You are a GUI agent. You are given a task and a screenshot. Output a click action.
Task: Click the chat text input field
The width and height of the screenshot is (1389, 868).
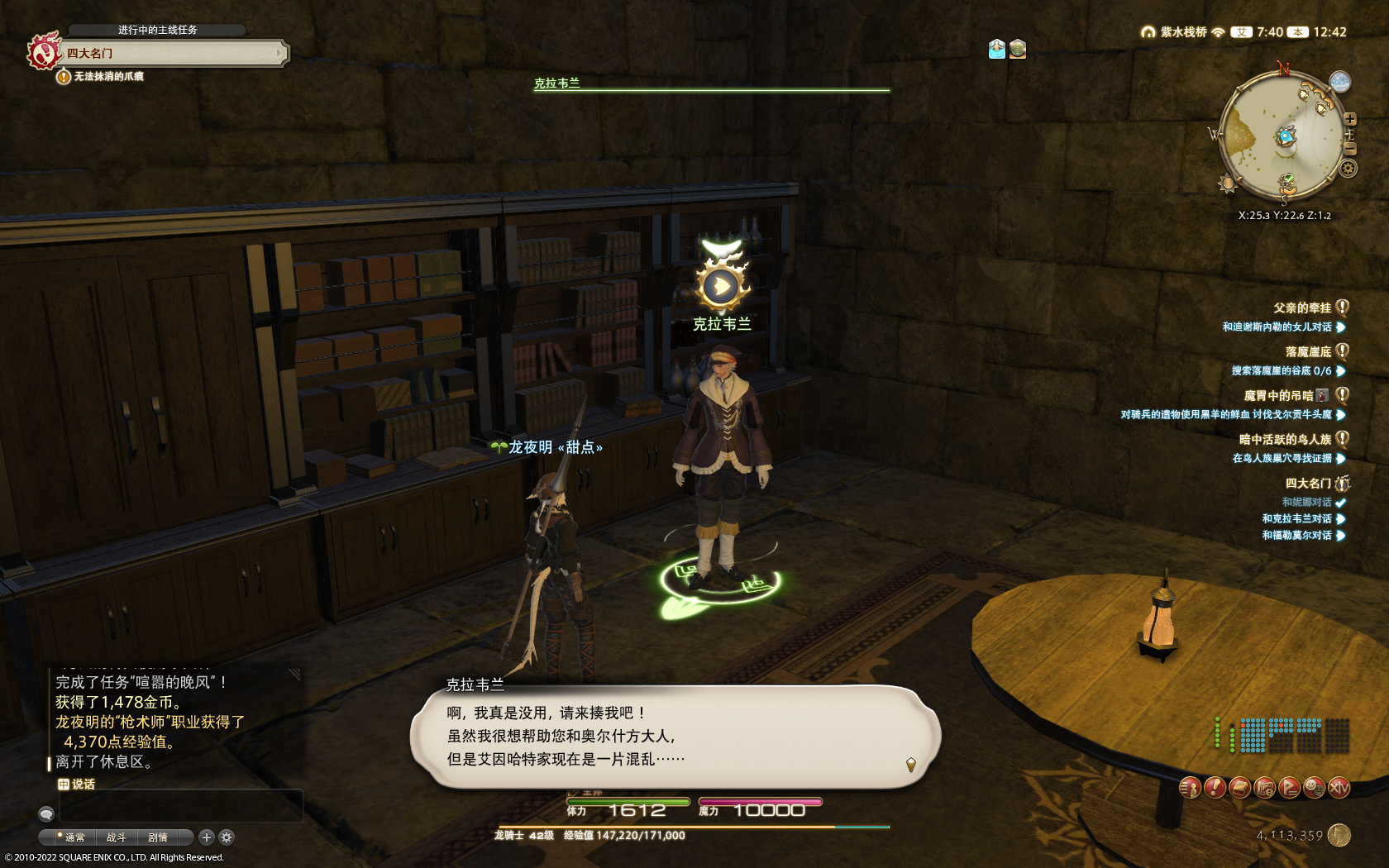(x=178, y=804)
